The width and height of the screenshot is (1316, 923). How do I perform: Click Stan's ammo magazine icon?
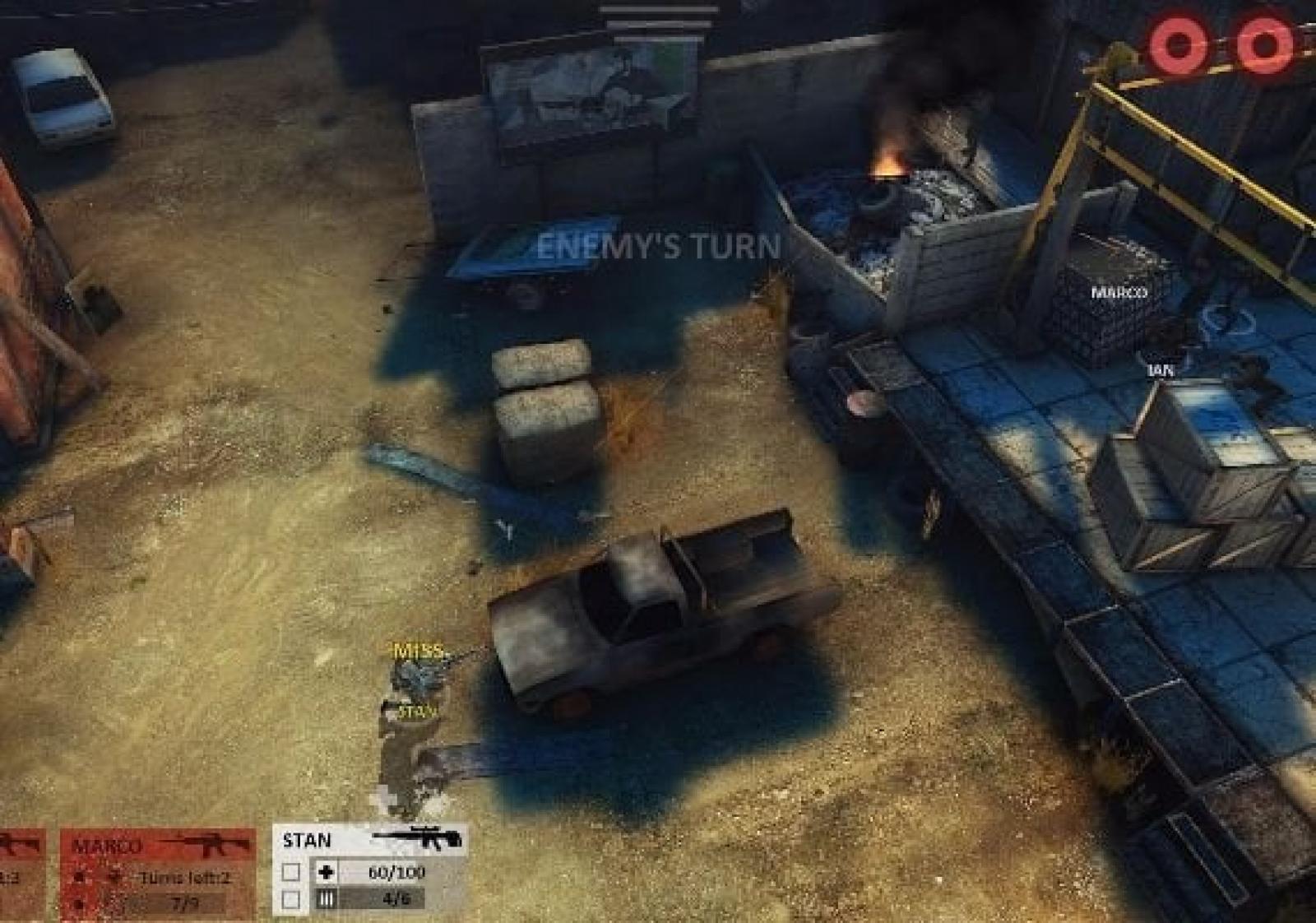[x=326, y=900]
